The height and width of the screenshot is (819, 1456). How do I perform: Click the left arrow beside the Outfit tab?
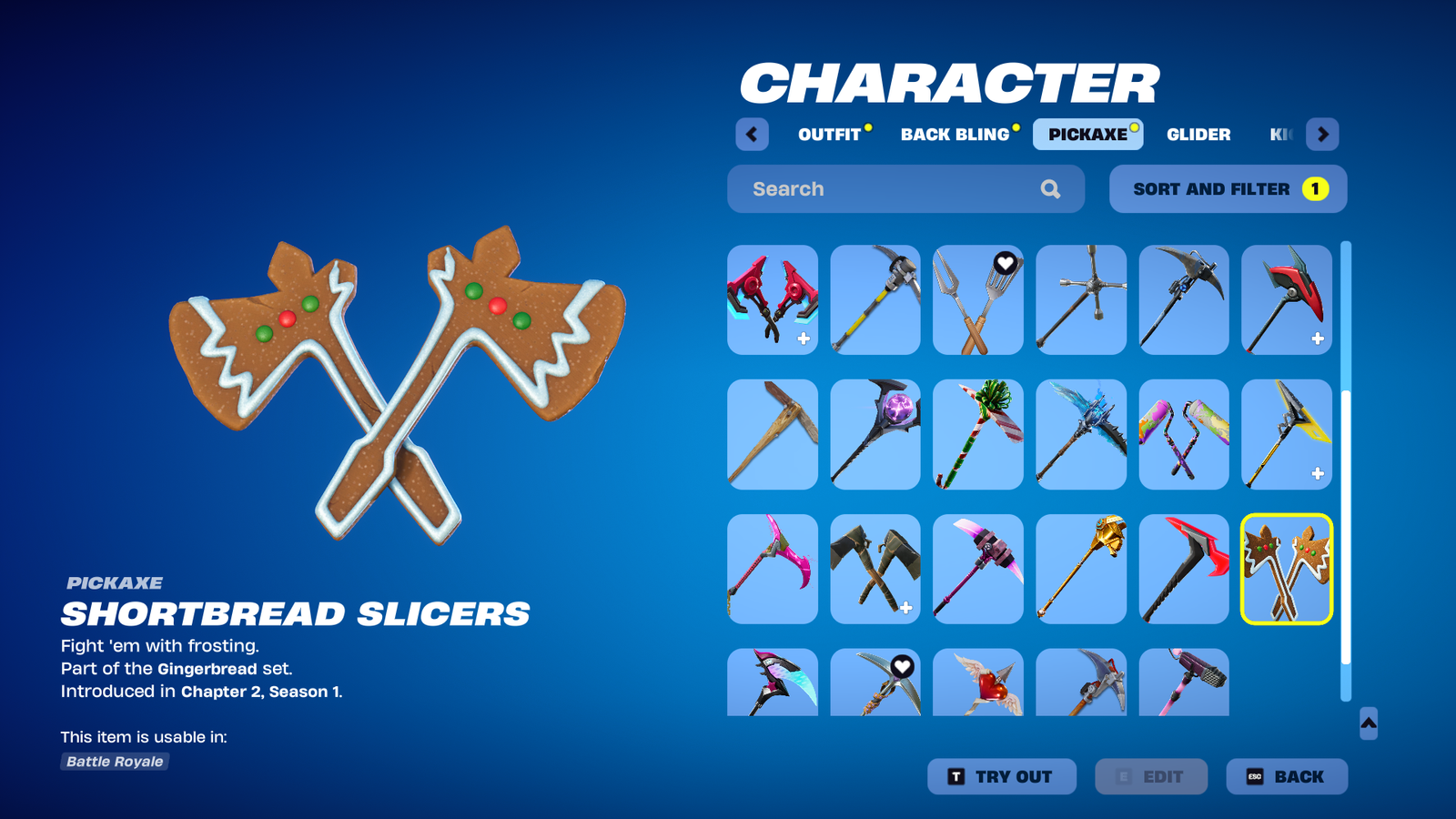[x=752, y=135]
